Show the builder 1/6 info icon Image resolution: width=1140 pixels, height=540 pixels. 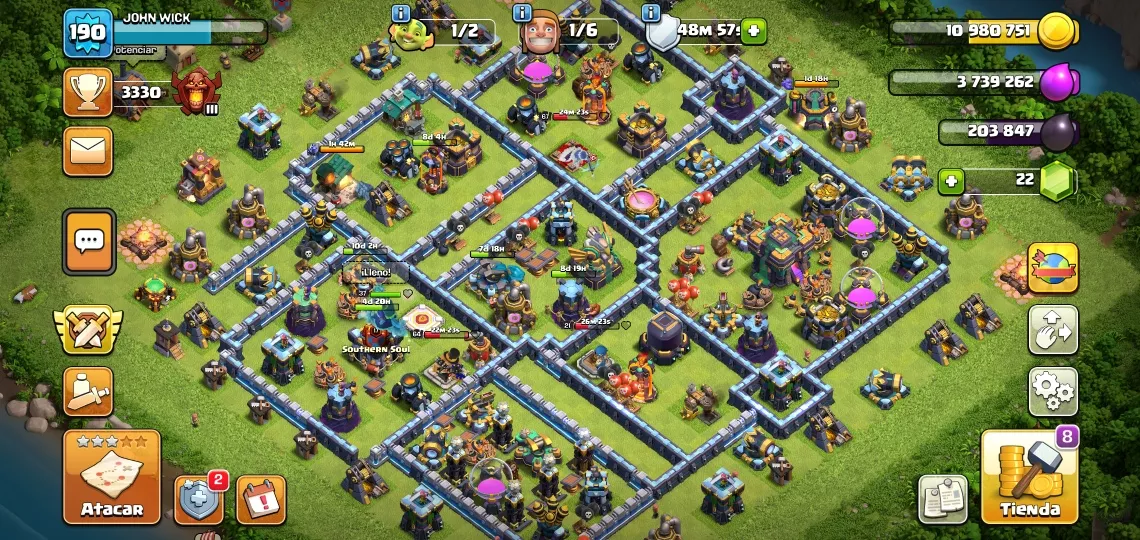pos(521,13)
